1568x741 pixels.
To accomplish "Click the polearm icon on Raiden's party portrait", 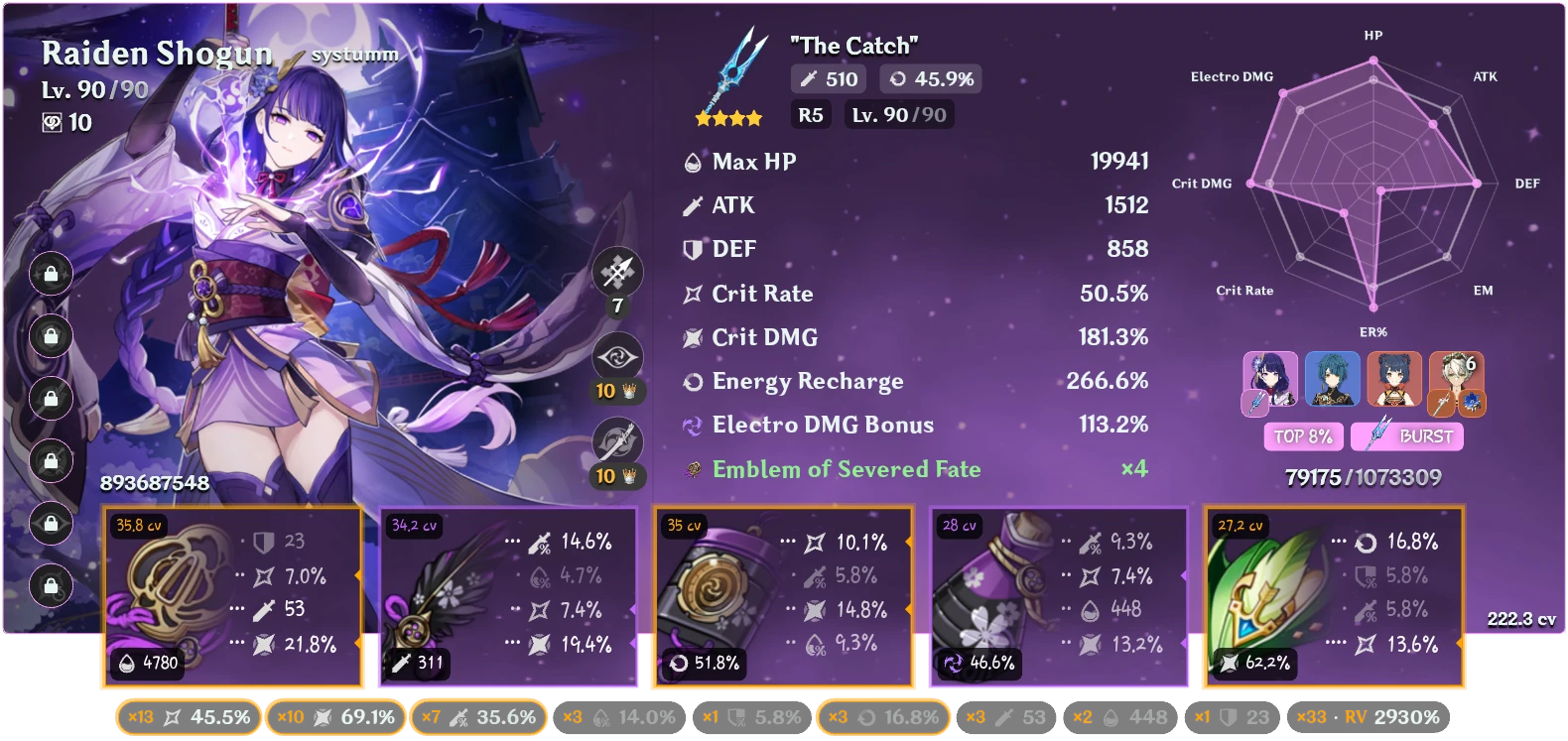I will 1255,403.
